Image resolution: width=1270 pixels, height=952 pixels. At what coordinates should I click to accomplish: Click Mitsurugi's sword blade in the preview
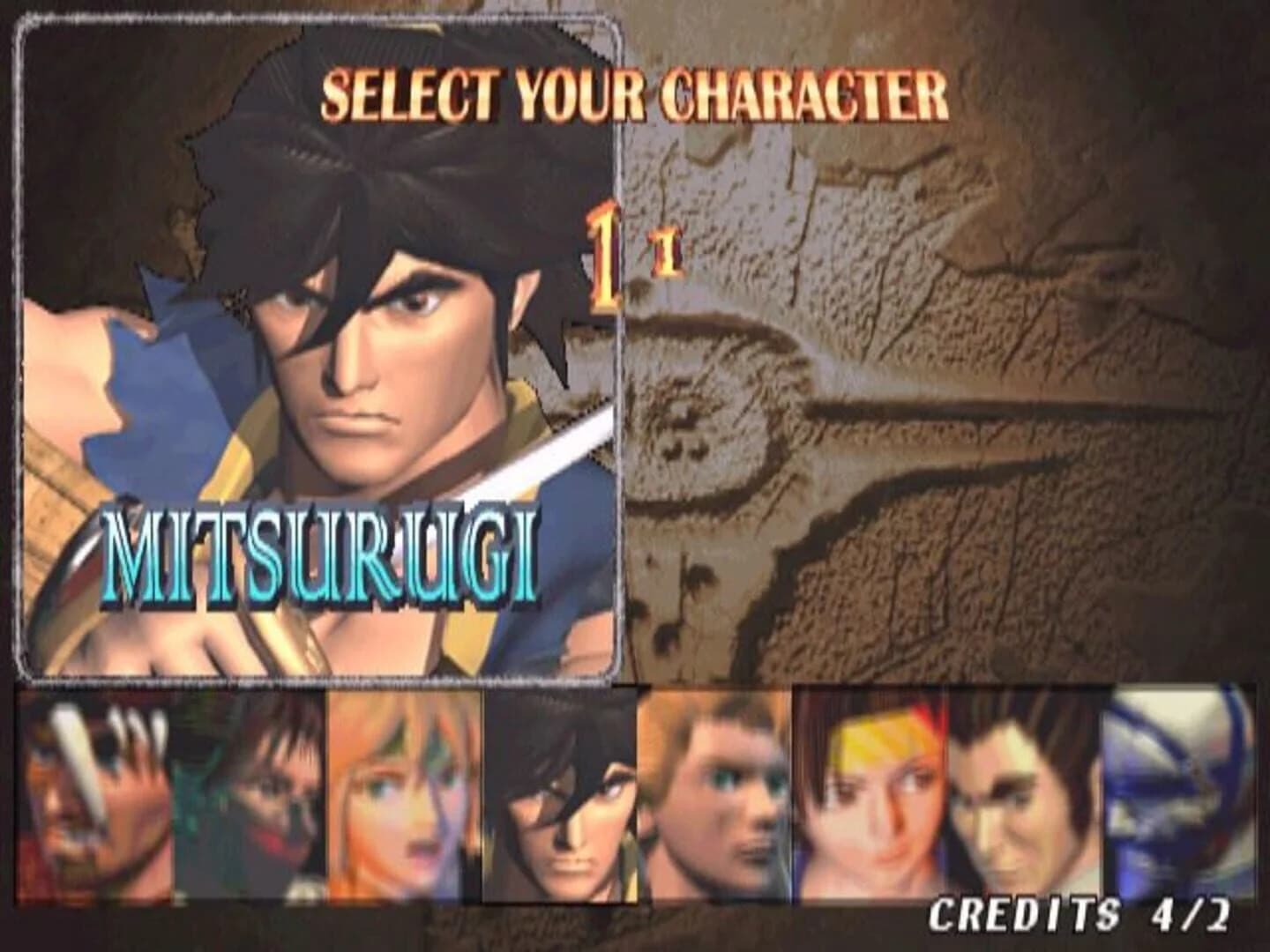tap(573, 432)
